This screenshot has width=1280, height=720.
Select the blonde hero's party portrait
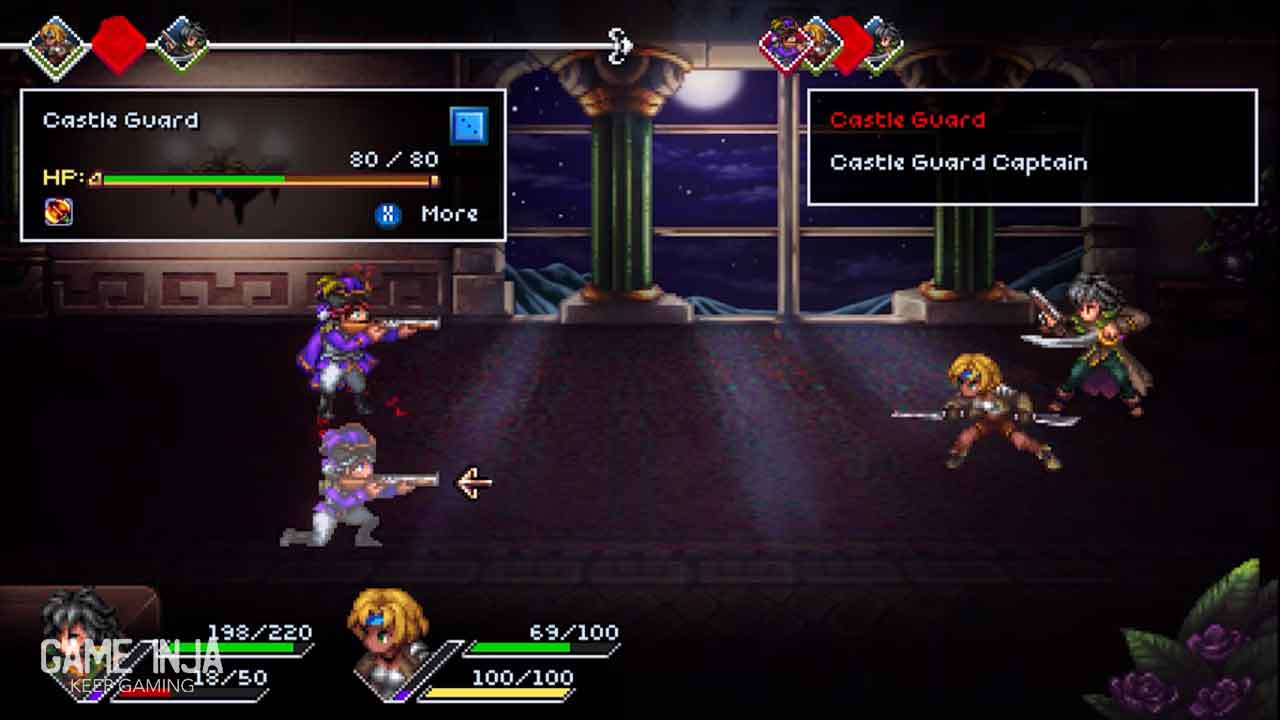388,630
